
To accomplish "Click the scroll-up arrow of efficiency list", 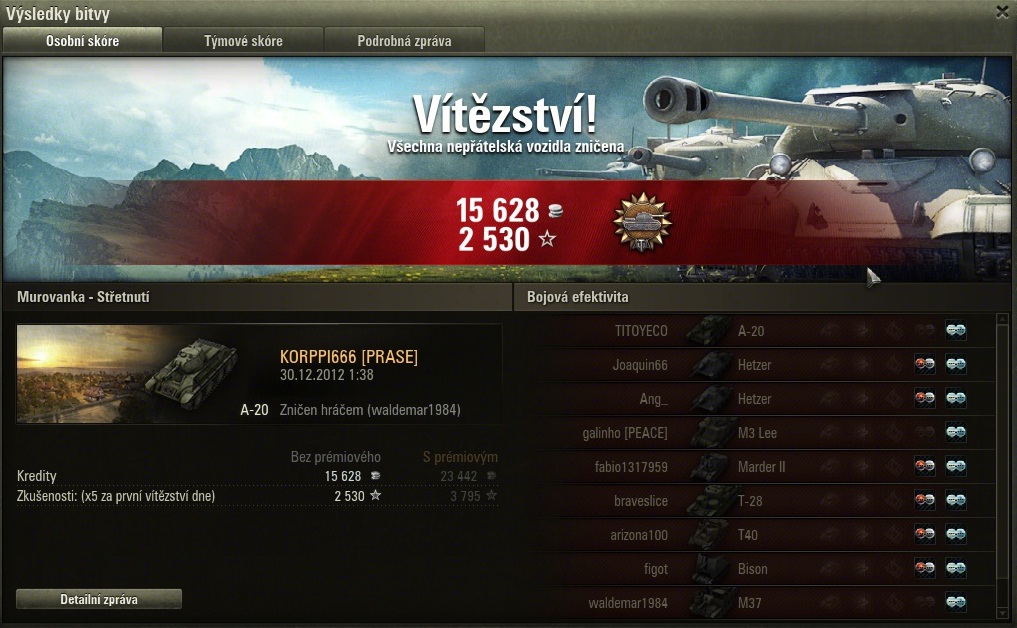I will (x=1002, y=322).
